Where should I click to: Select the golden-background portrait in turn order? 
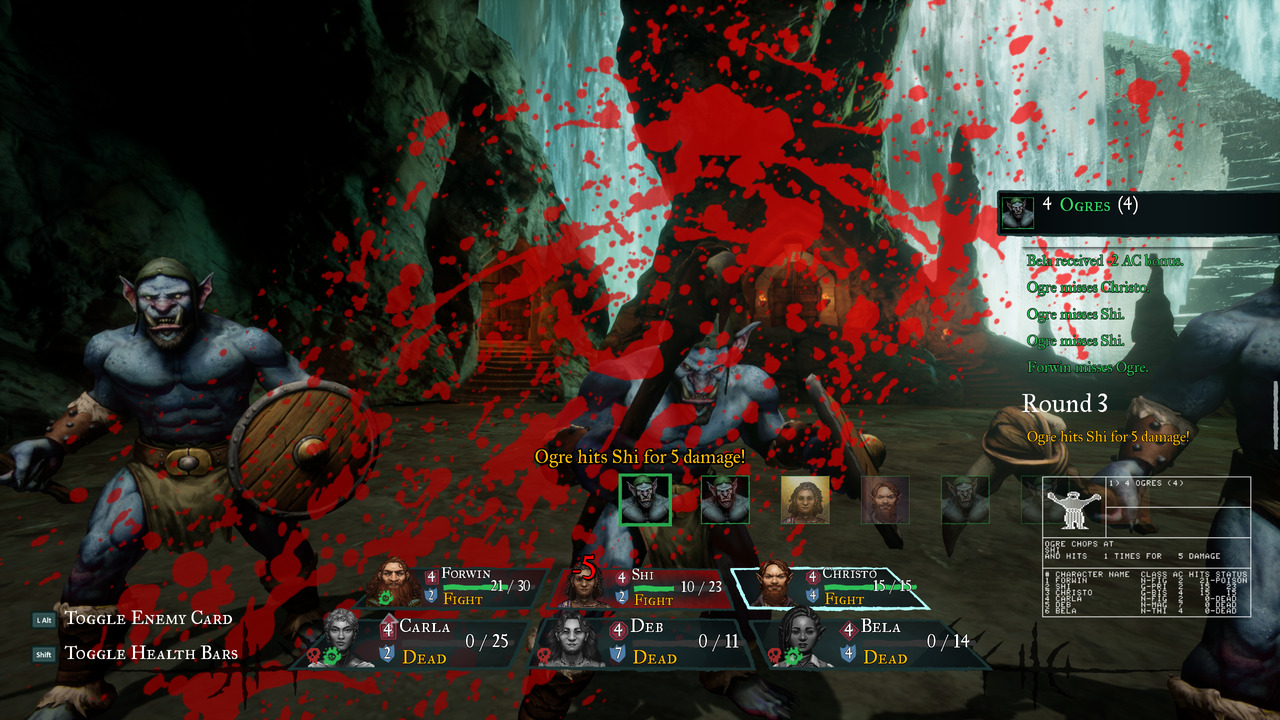pos(805,499)
